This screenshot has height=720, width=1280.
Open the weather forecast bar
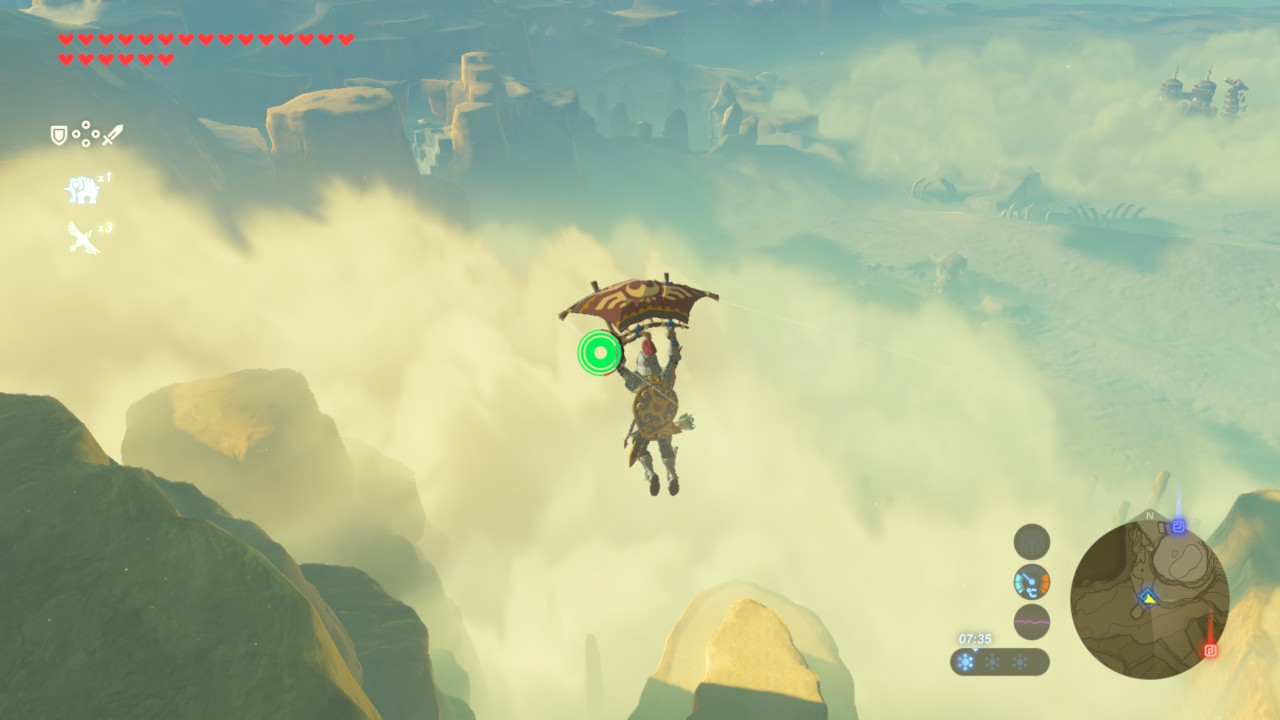(x=999, y=662)
